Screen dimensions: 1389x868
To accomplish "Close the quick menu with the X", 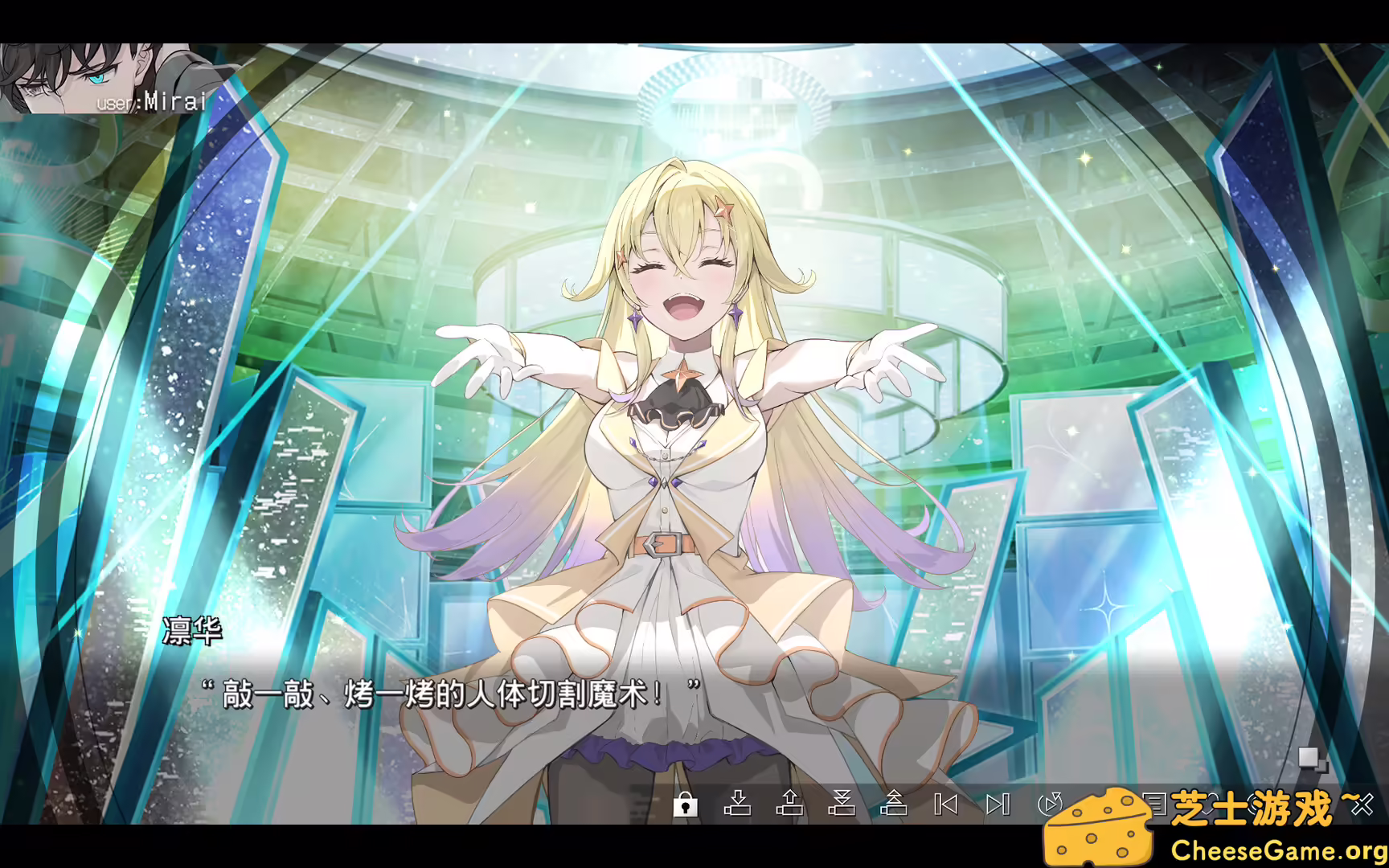I will 1363,804.
